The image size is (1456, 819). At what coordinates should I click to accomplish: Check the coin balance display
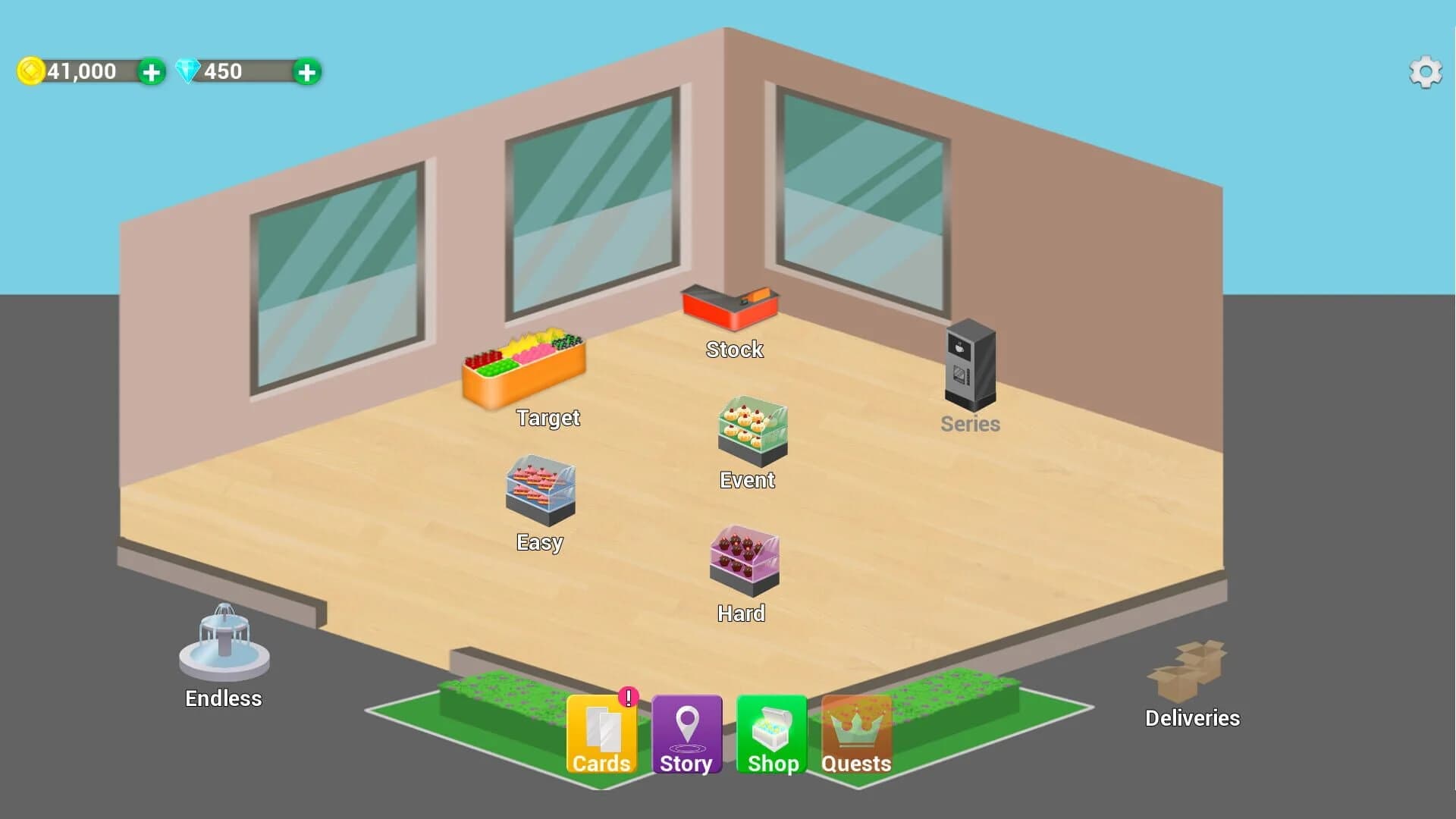(x=80, y=72)
